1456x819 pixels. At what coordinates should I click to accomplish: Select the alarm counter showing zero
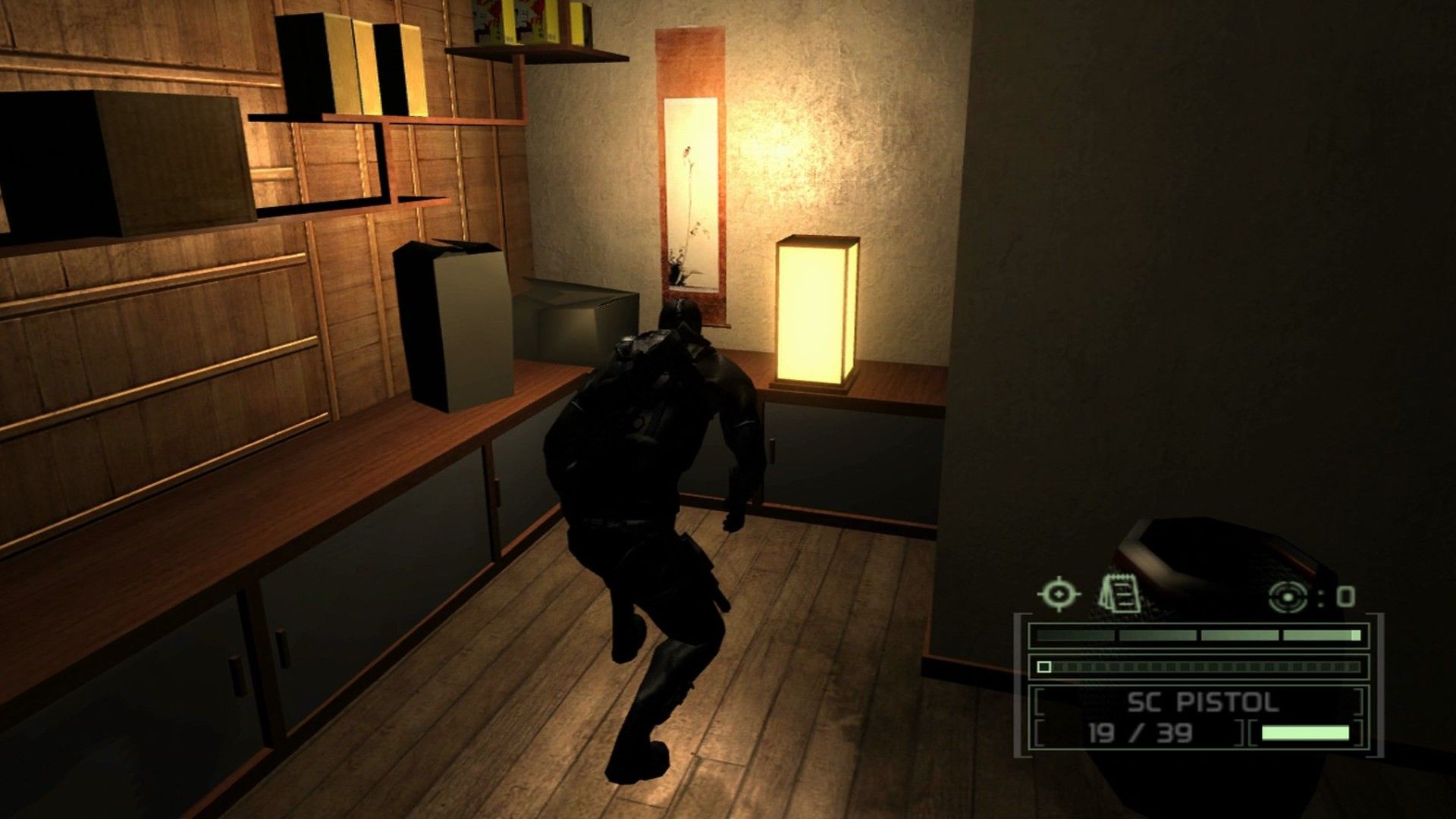(1346, 596)
